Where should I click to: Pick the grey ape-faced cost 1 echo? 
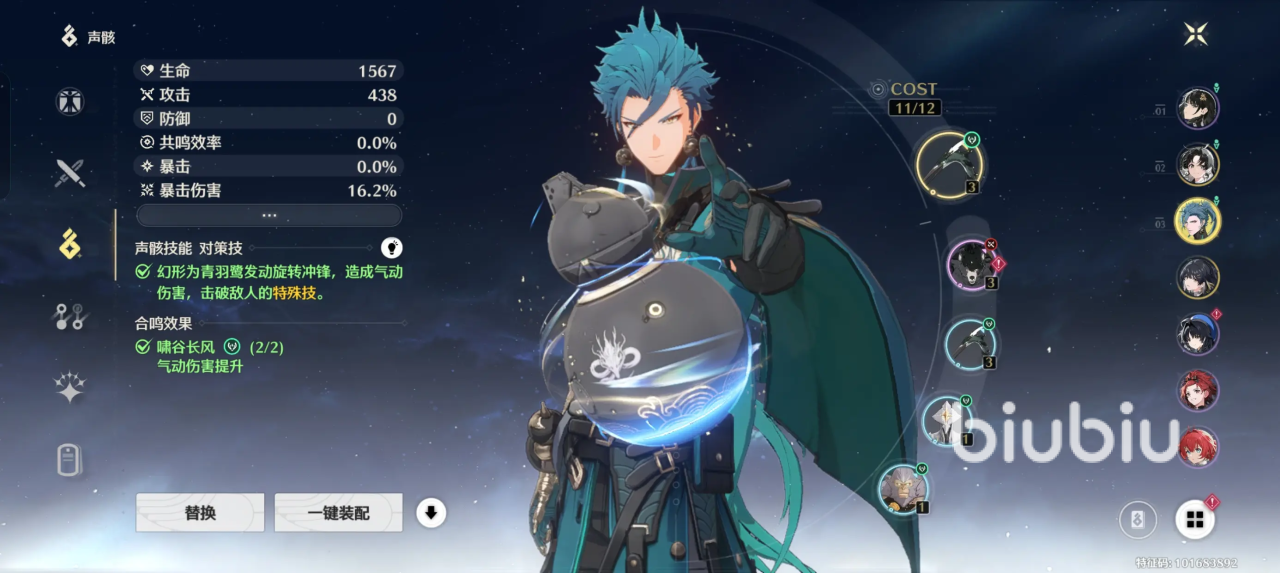(x=903, y=488)
